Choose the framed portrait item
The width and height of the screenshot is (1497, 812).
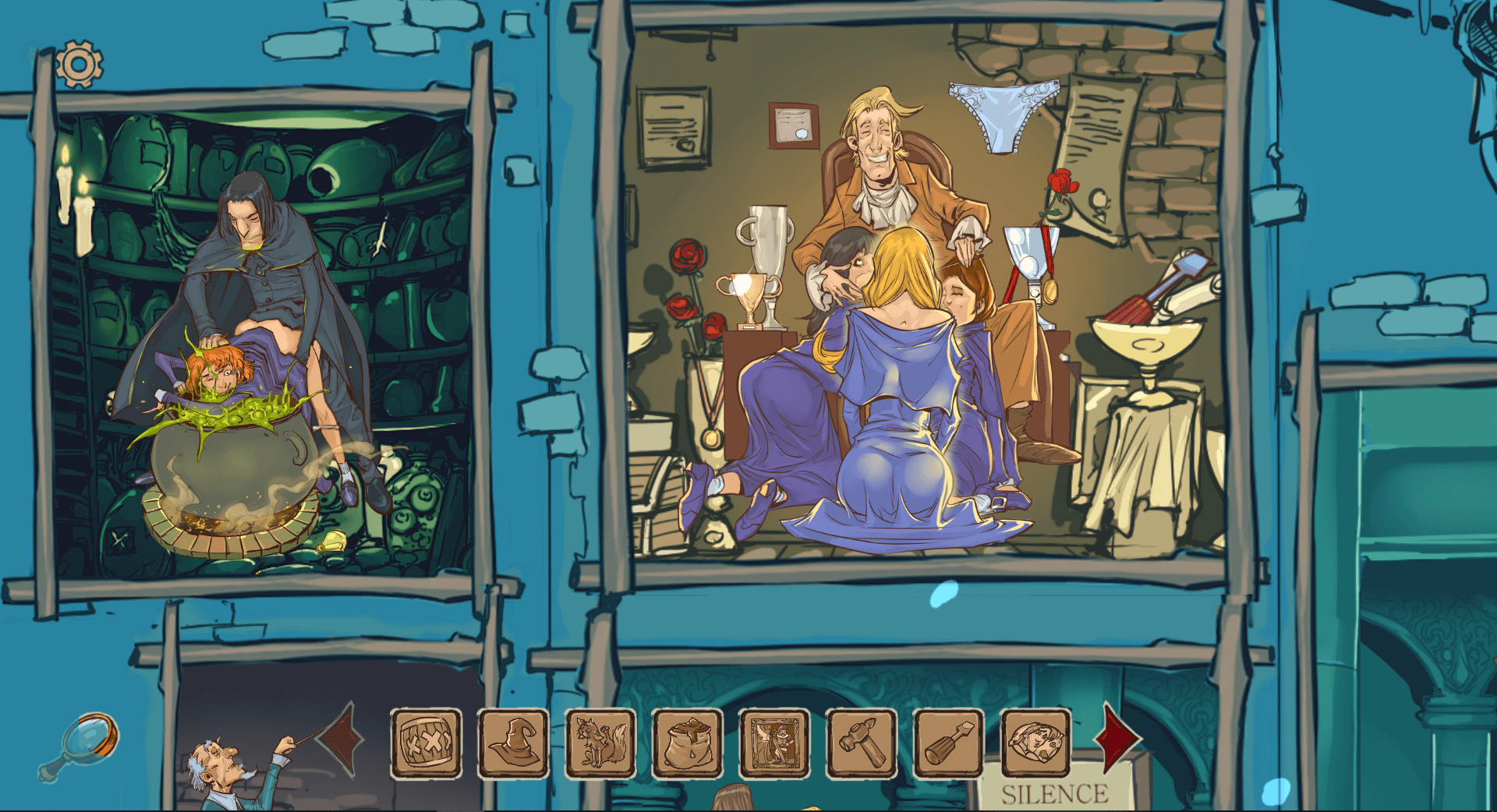[x=774, y=743]
